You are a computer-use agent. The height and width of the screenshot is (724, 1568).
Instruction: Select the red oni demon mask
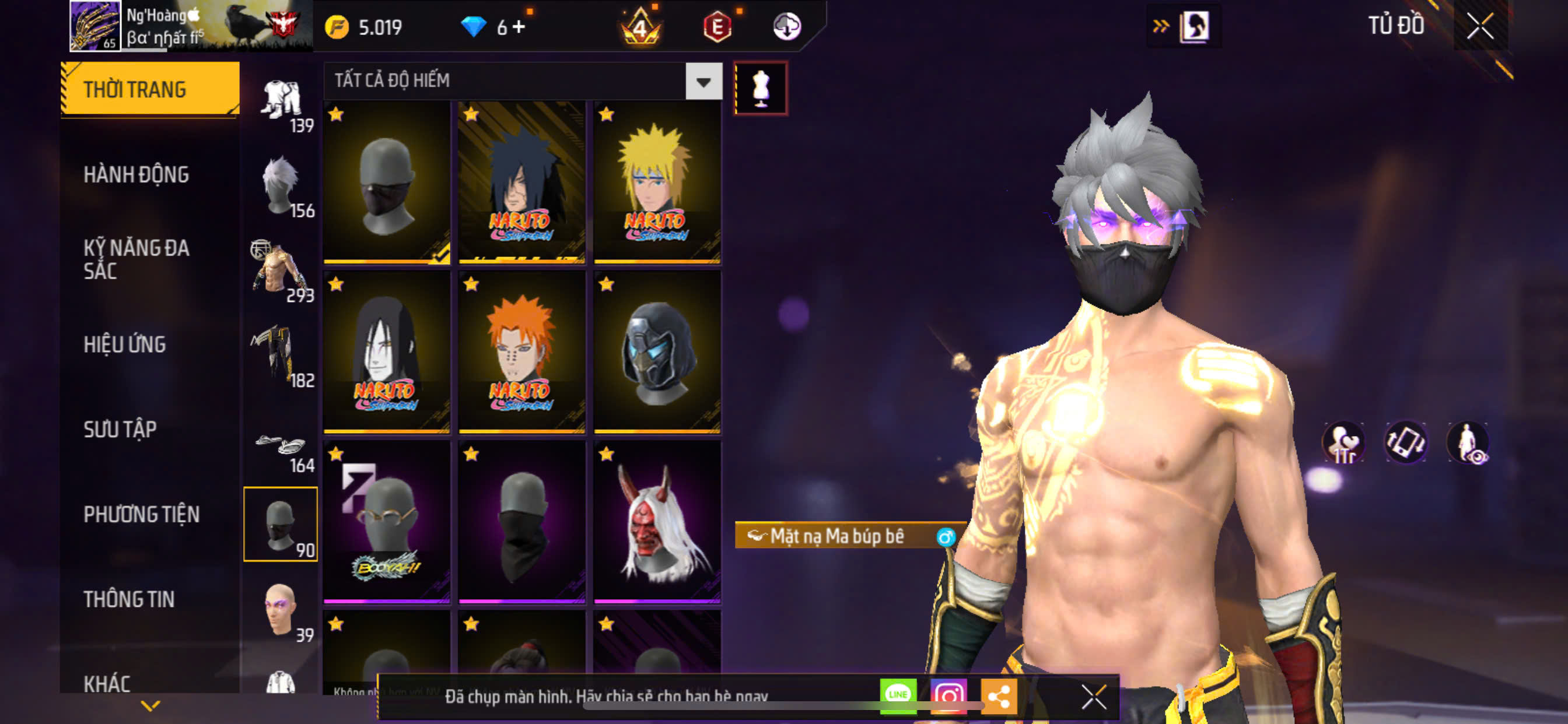(657, 522)
